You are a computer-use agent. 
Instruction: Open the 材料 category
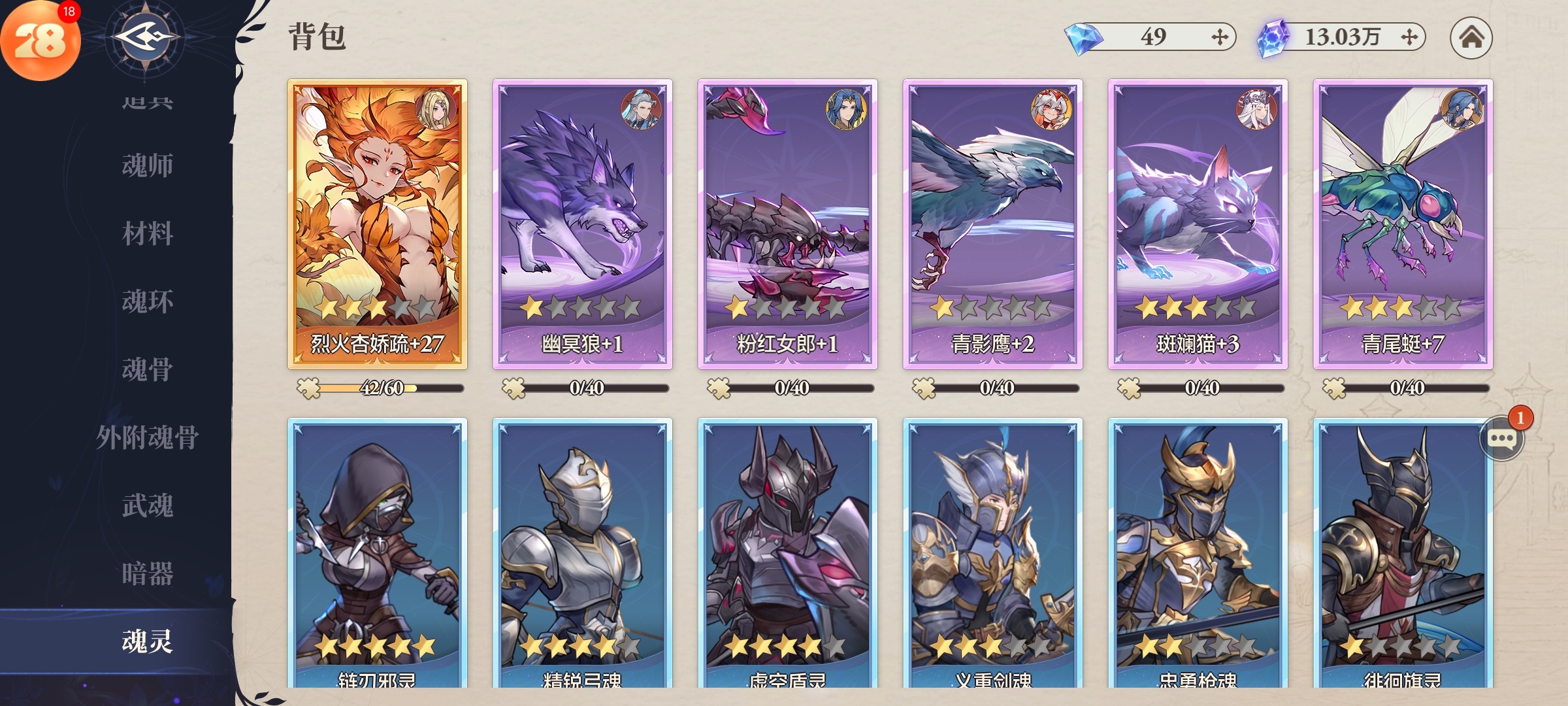pyautogui.click(x=147, y=233)
